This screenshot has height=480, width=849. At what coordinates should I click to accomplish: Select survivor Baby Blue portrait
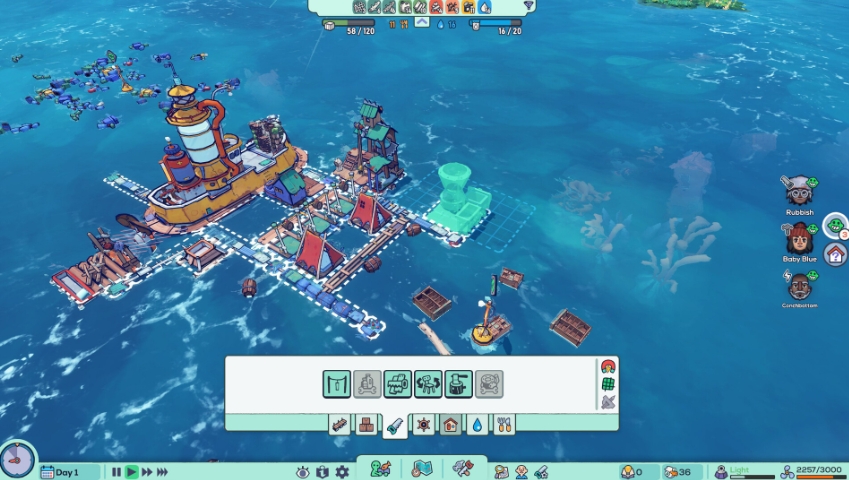point(799,238)
